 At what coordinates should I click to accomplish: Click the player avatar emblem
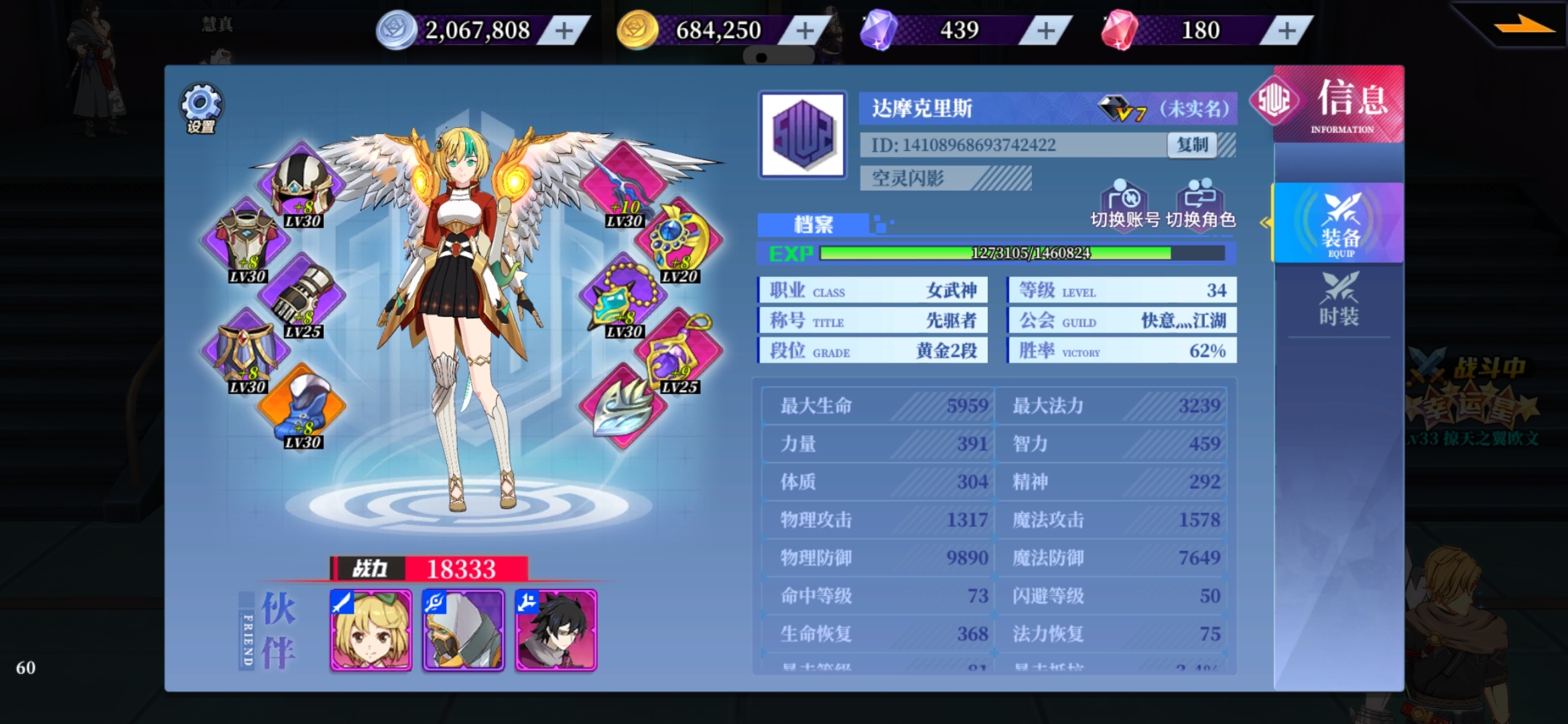(x=802, y=135)
